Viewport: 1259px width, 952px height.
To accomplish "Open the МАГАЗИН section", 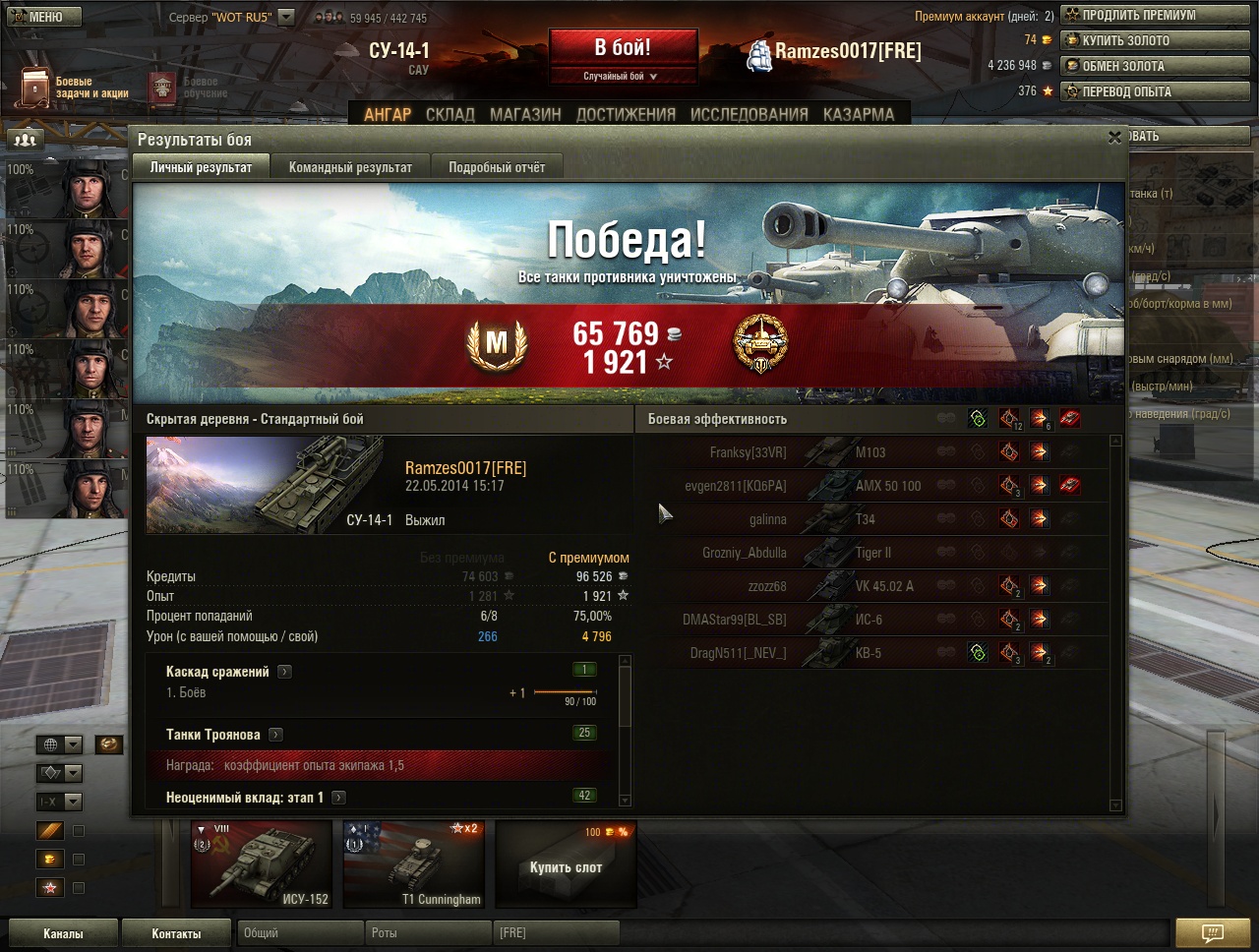I will tap(525, 114).
